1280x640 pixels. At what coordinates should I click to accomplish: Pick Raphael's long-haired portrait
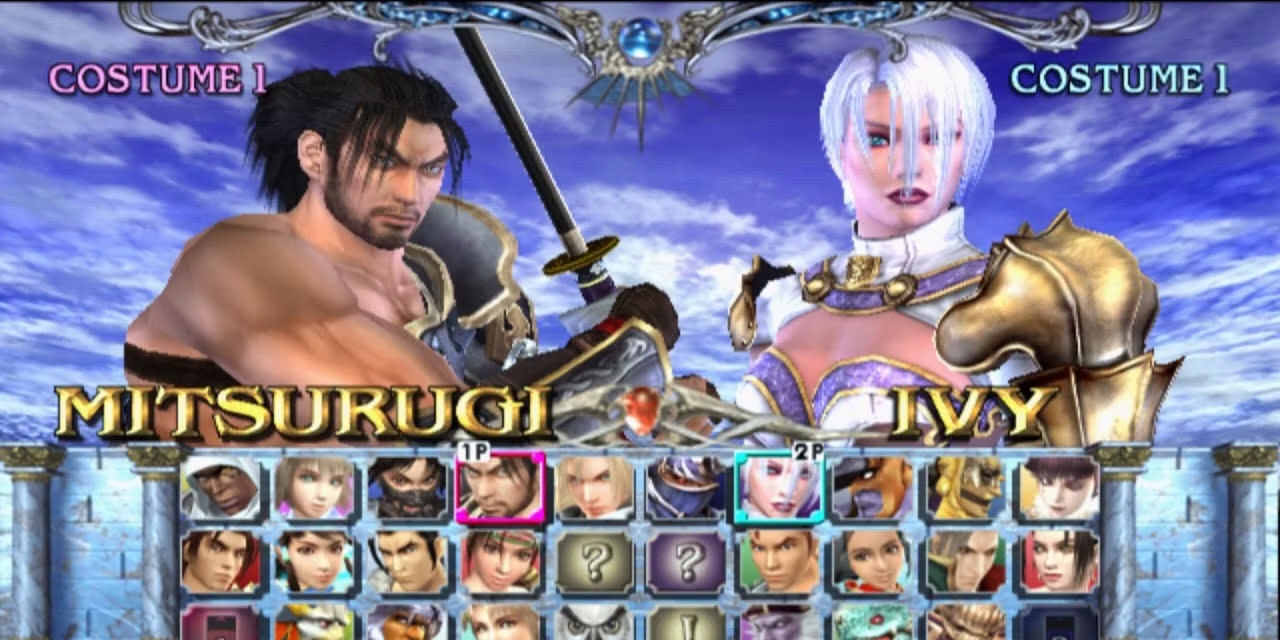(965, 562)
